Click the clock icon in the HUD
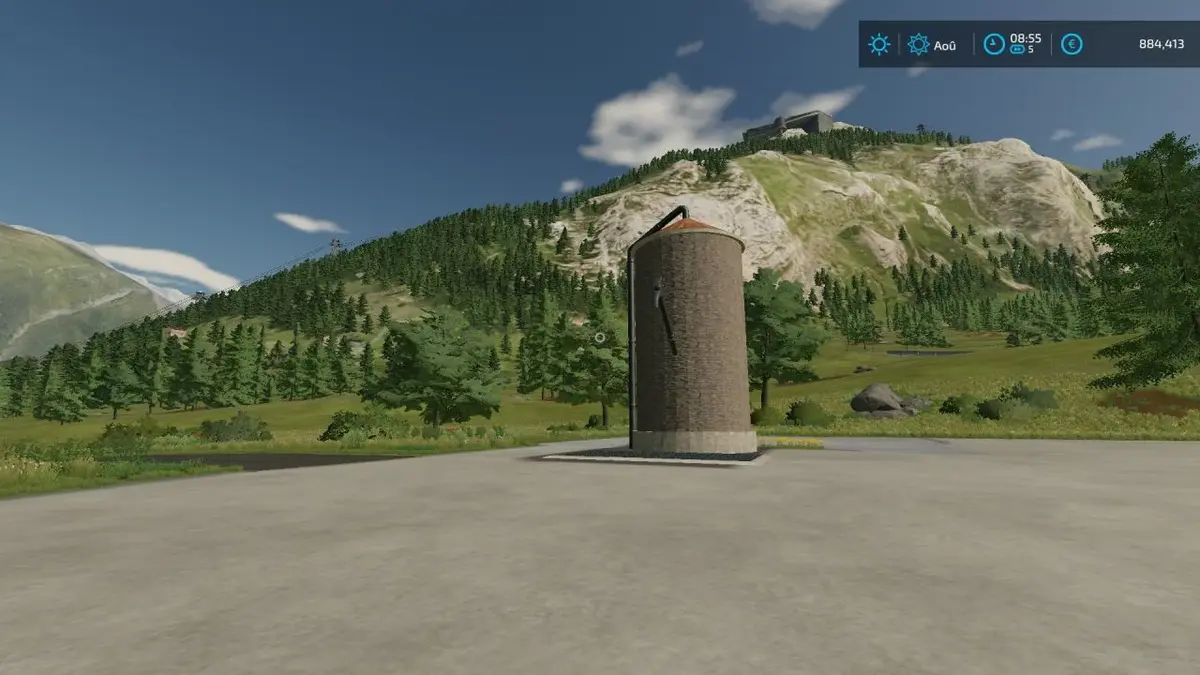 click(x=994, y=44)
